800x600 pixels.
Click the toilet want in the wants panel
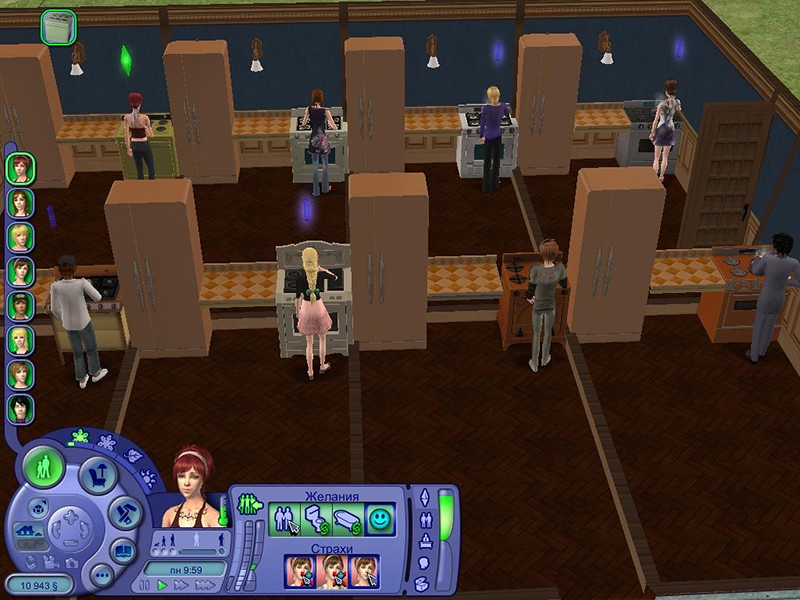coord(316,519)
